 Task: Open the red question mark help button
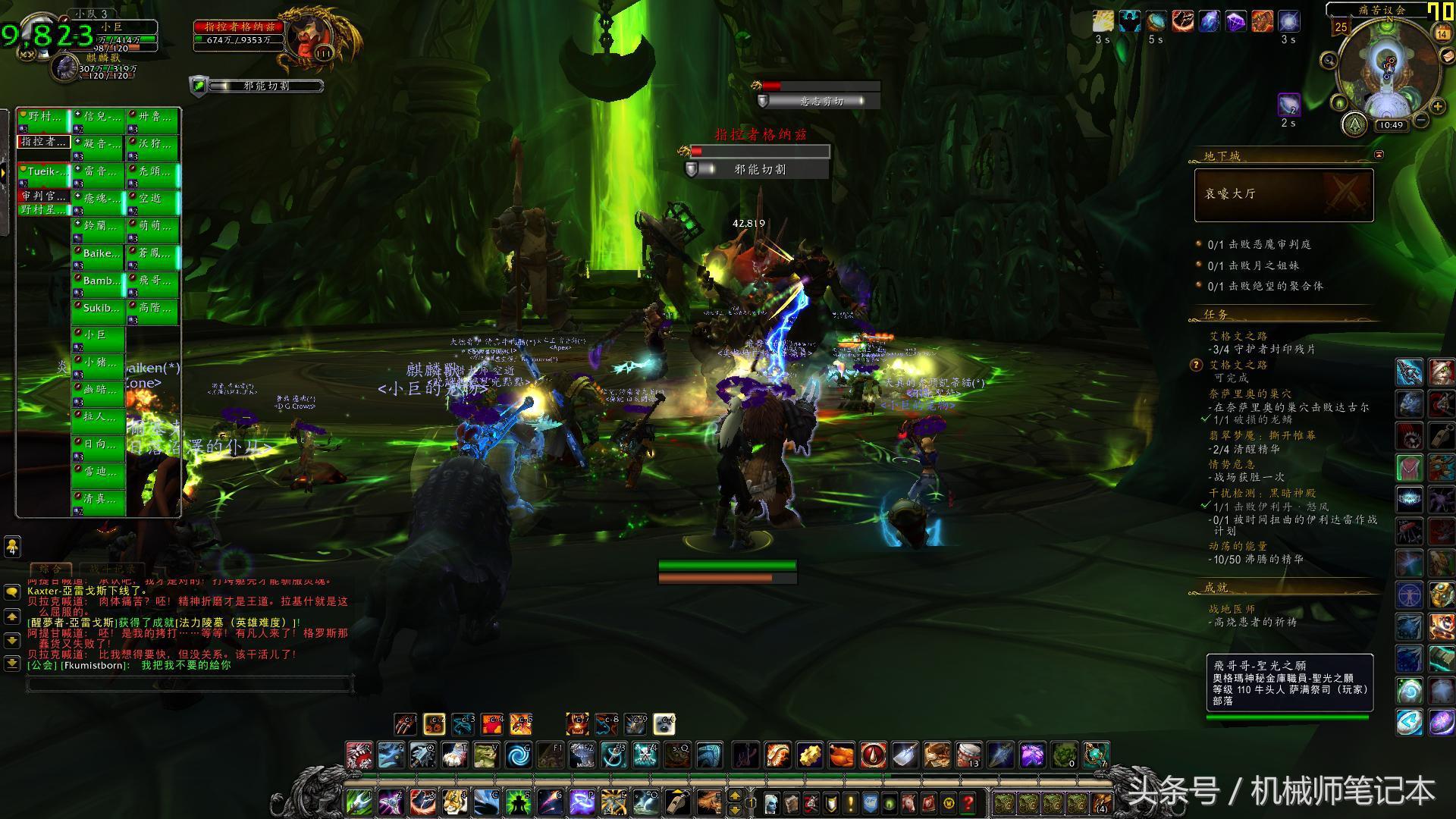pyautogui.click(x=968, y=803)
